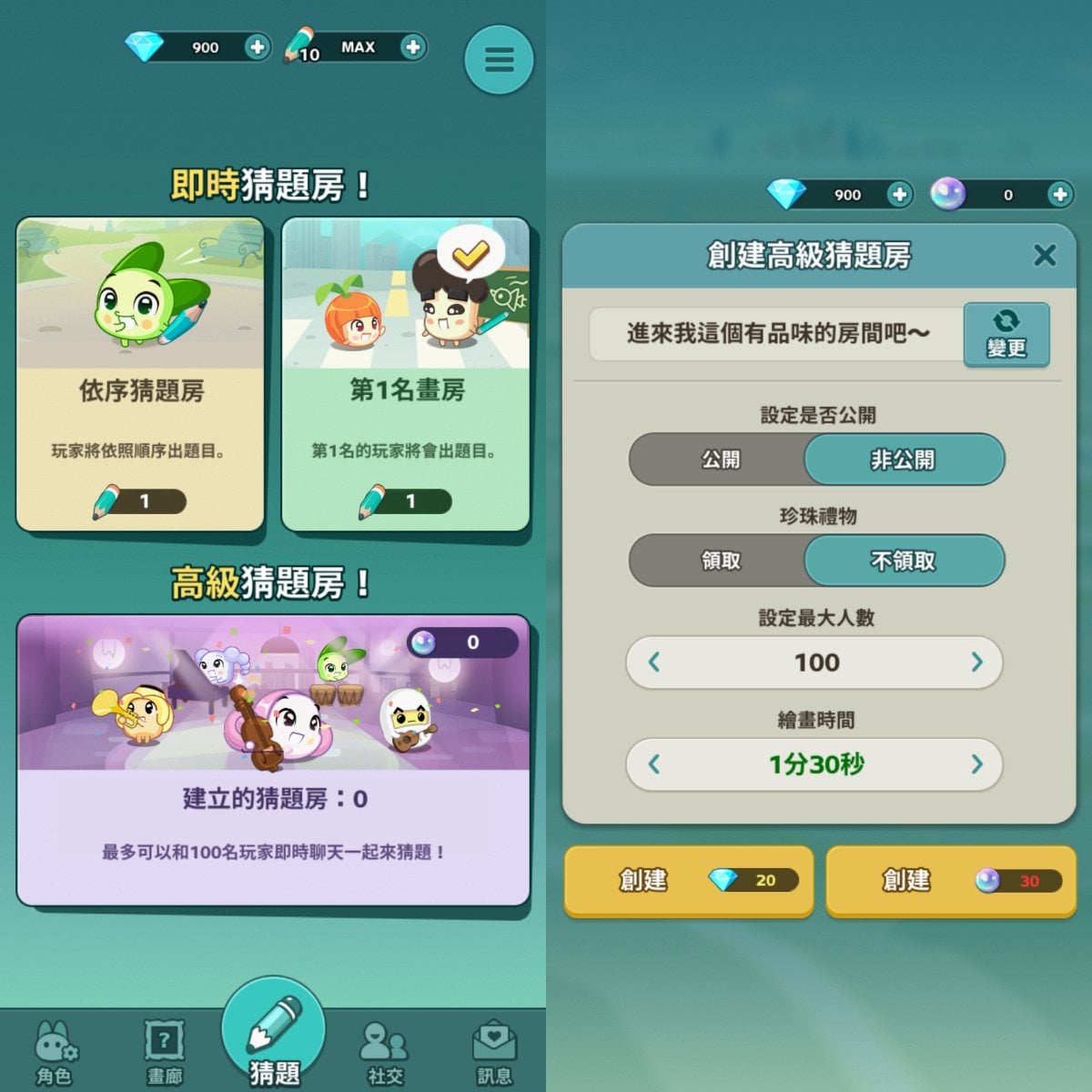The width and height of the screenshot is (1092, 1092).
Task: Create room with 20 diamonds
Action: [x=689, y=880]
